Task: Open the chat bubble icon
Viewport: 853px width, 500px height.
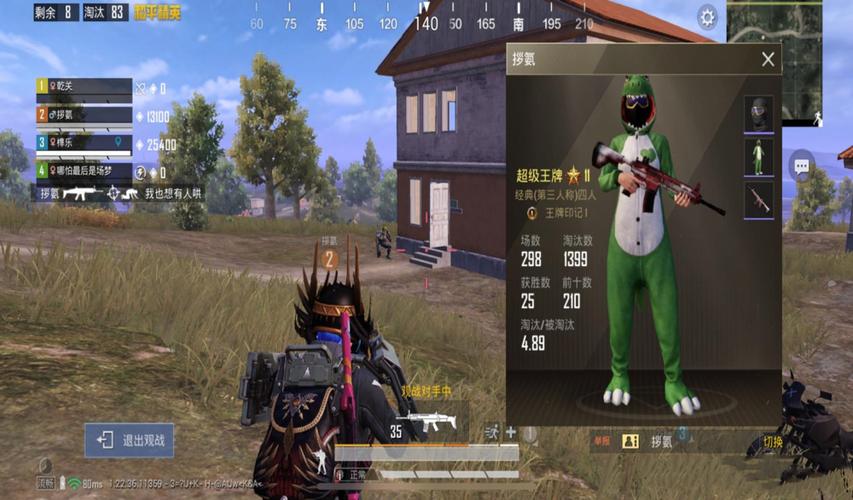Action: [x=801, y=166]
